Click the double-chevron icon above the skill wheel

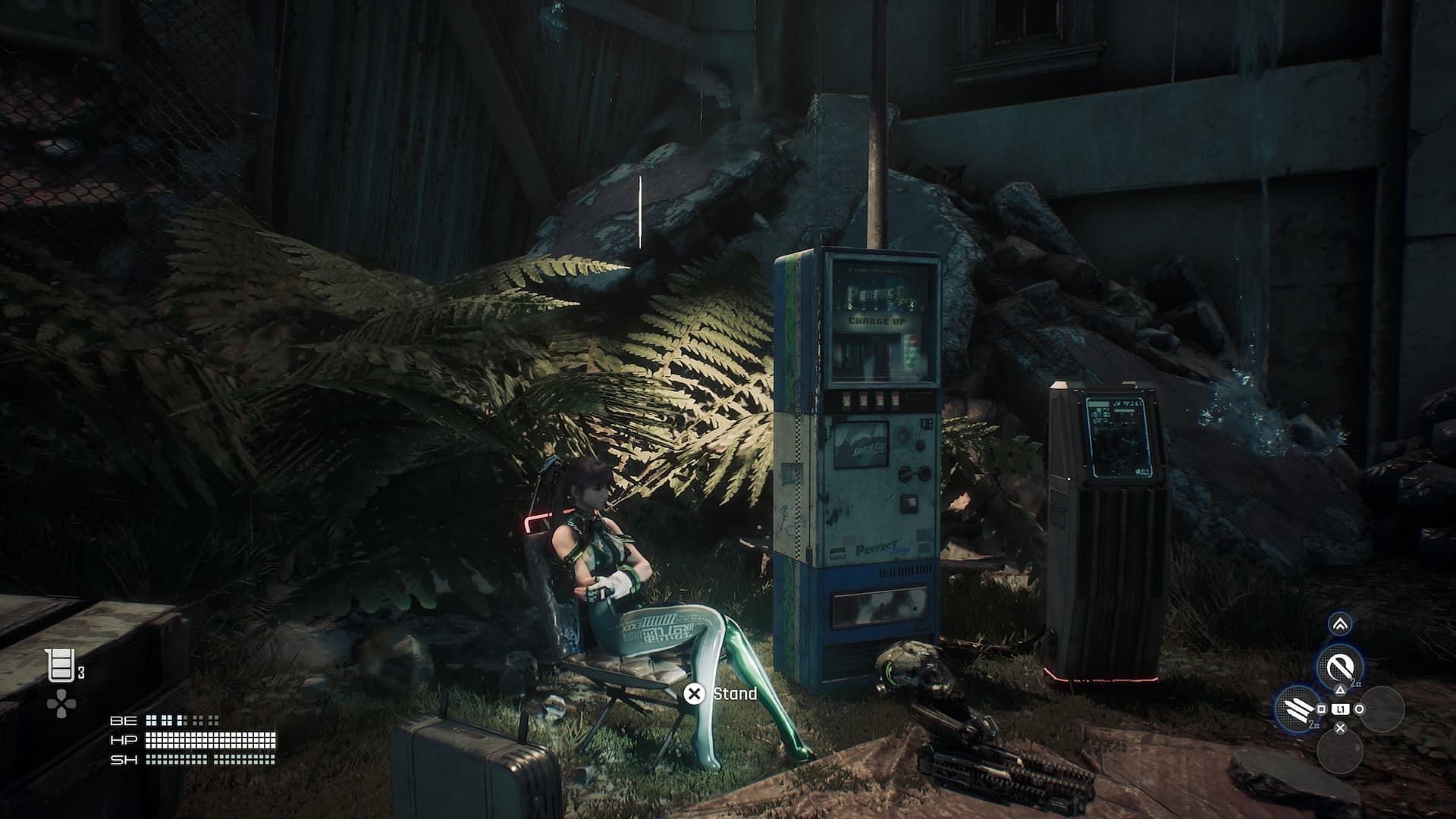click(1340, 623)
